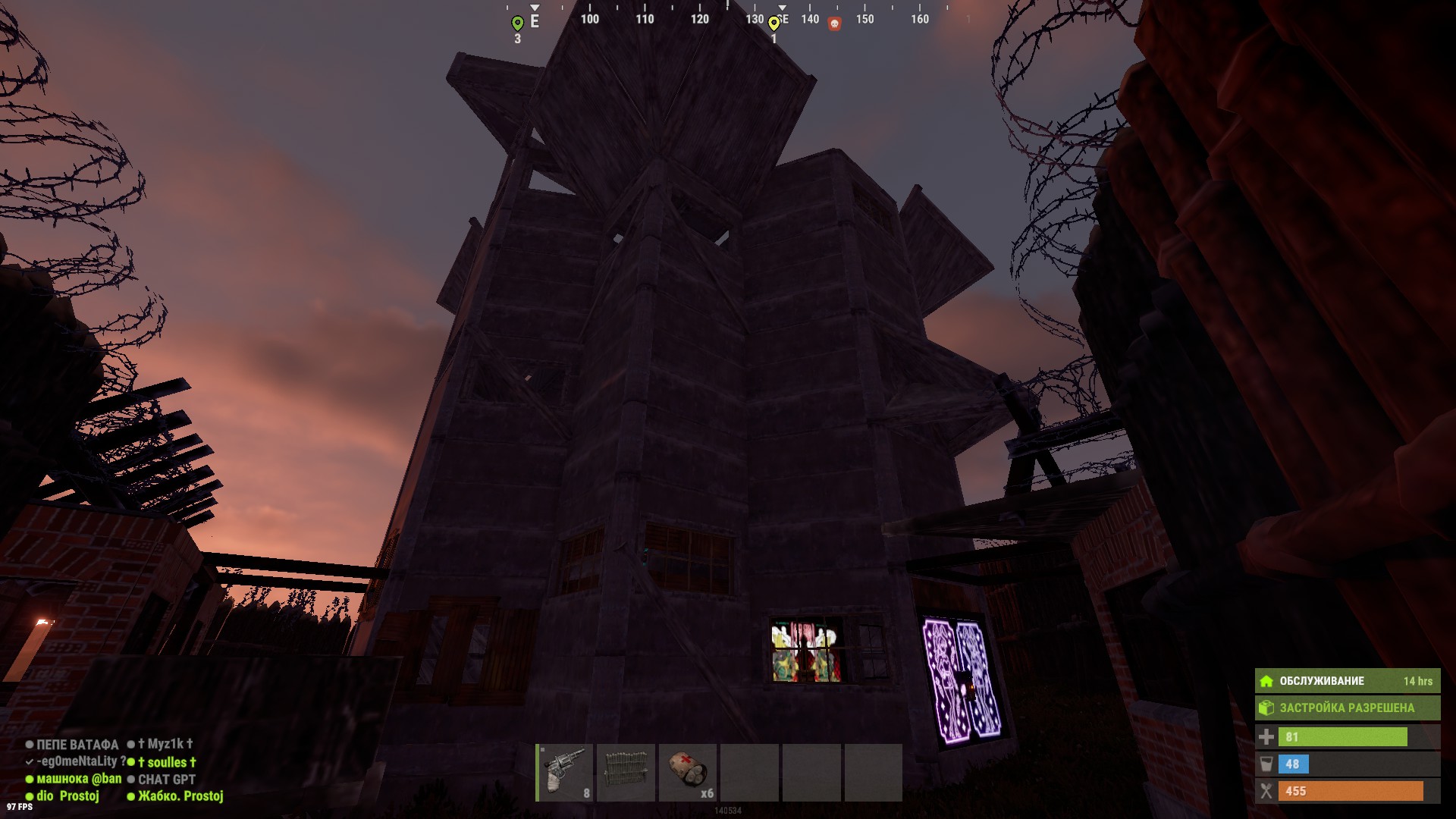Select the wooden barricade hotbar slot
Viewport: 1456px width, 819px height.
626,772
